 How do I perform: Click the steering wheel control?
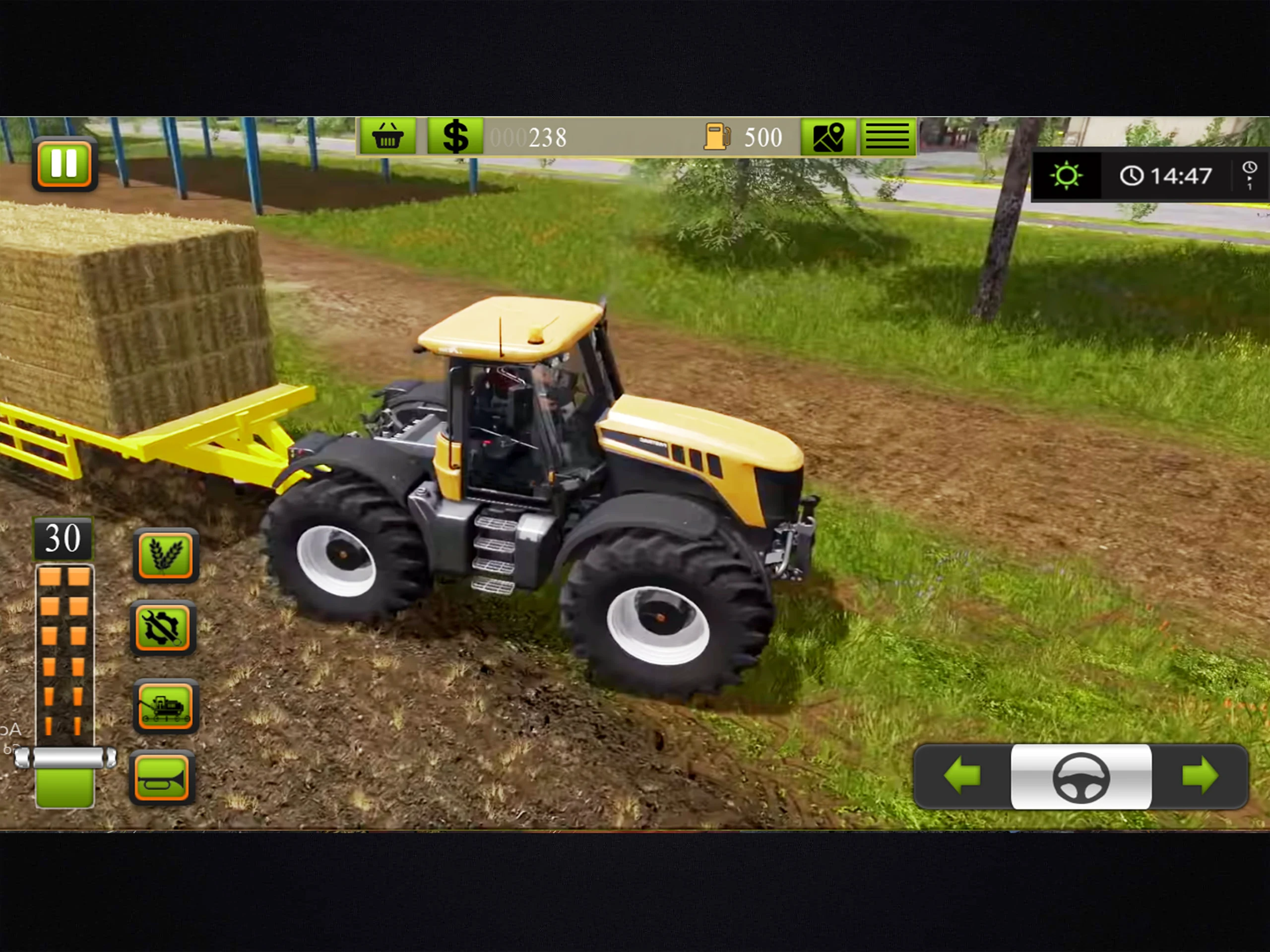(x=1081, y=776)
